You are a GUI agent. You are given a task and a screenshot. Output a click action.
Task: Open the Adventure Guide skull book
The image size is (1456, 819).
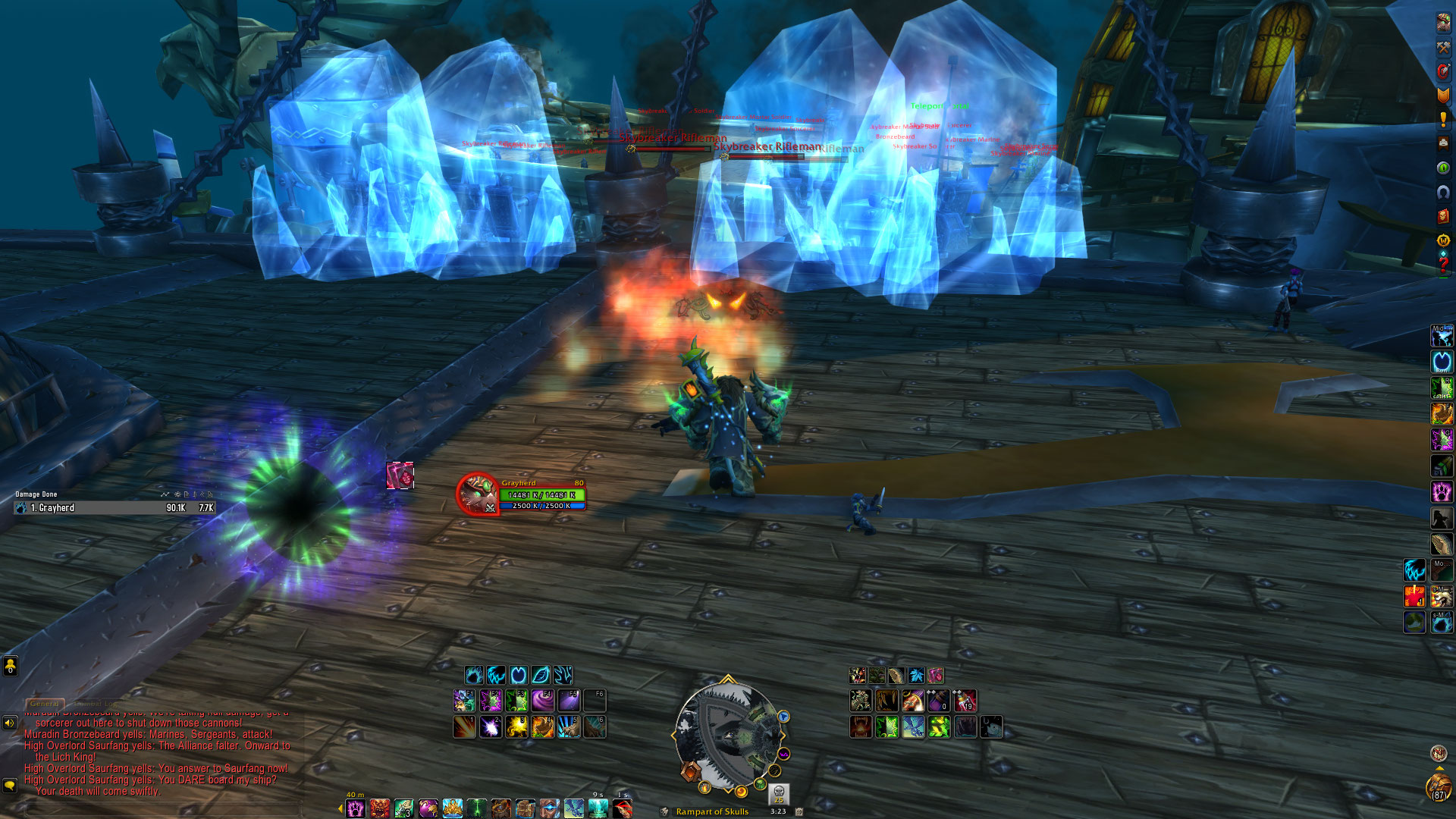(x=1443, y=216)
